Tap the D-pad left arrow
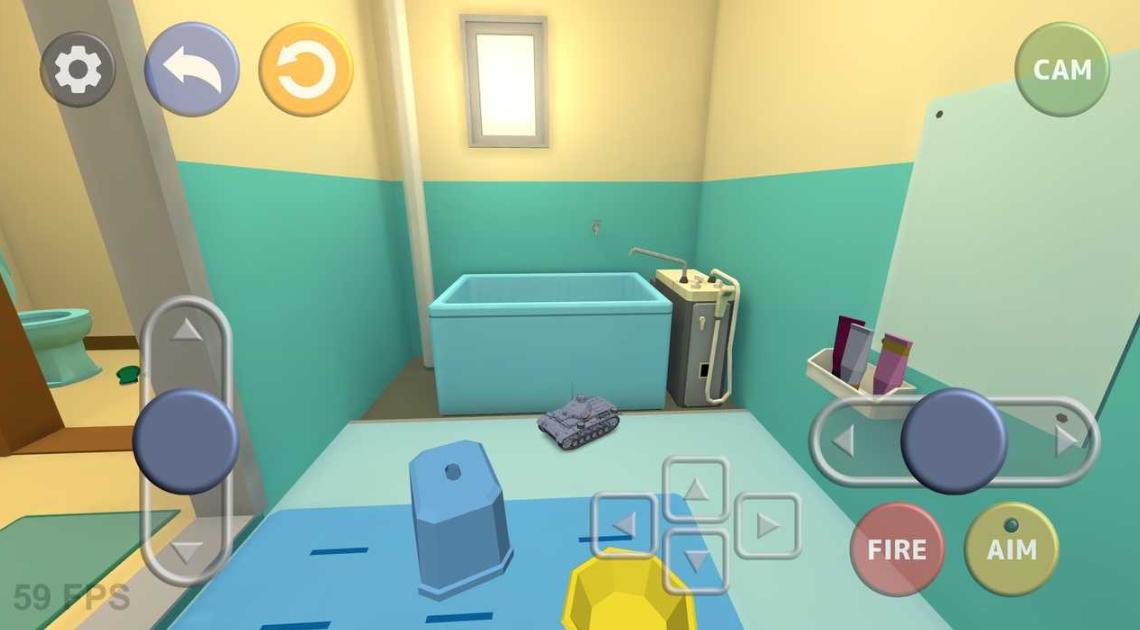This screenshot has width=1140, height=630. [x=625, y=525]
